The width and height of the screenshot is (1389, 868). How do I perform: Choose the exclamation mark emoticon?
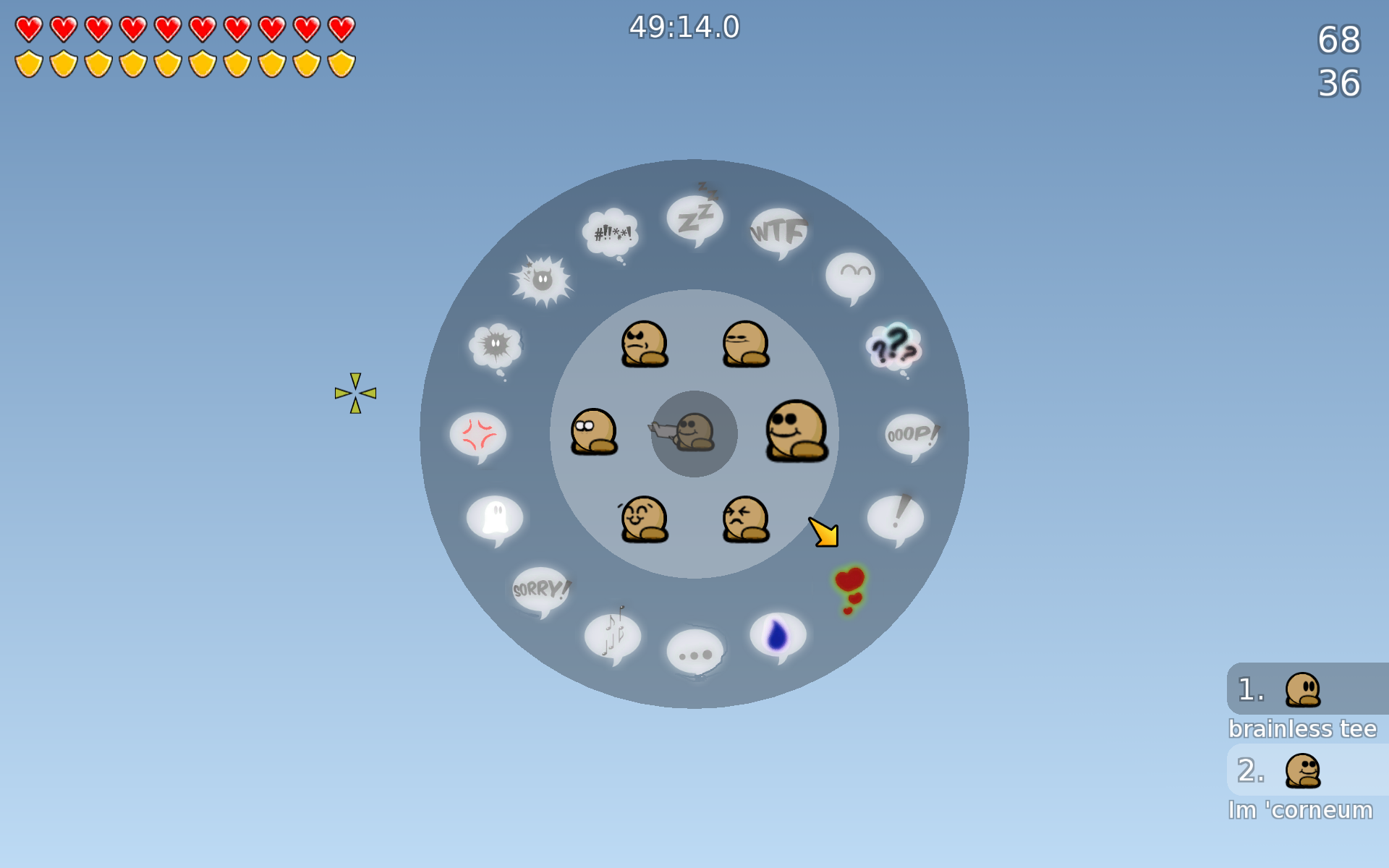tap(897, 516)
